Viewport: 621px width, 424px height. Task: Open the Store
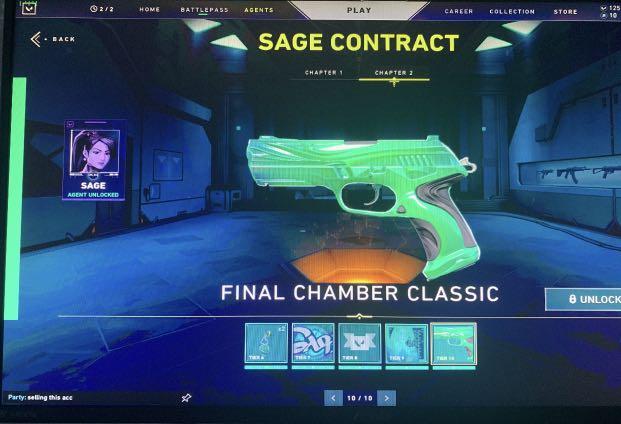565,11
